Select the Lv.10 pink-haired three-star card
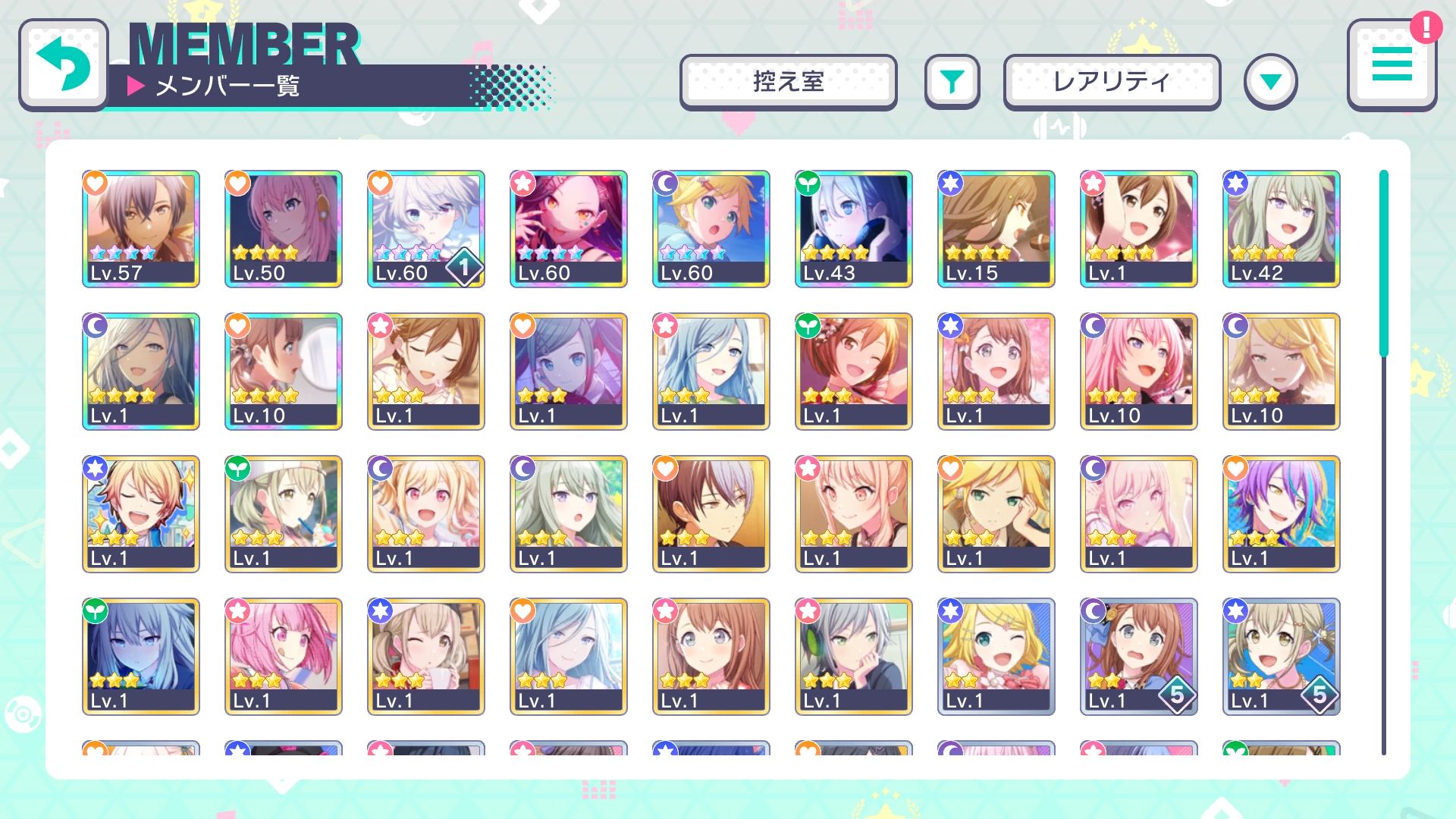 [1139, 372]
